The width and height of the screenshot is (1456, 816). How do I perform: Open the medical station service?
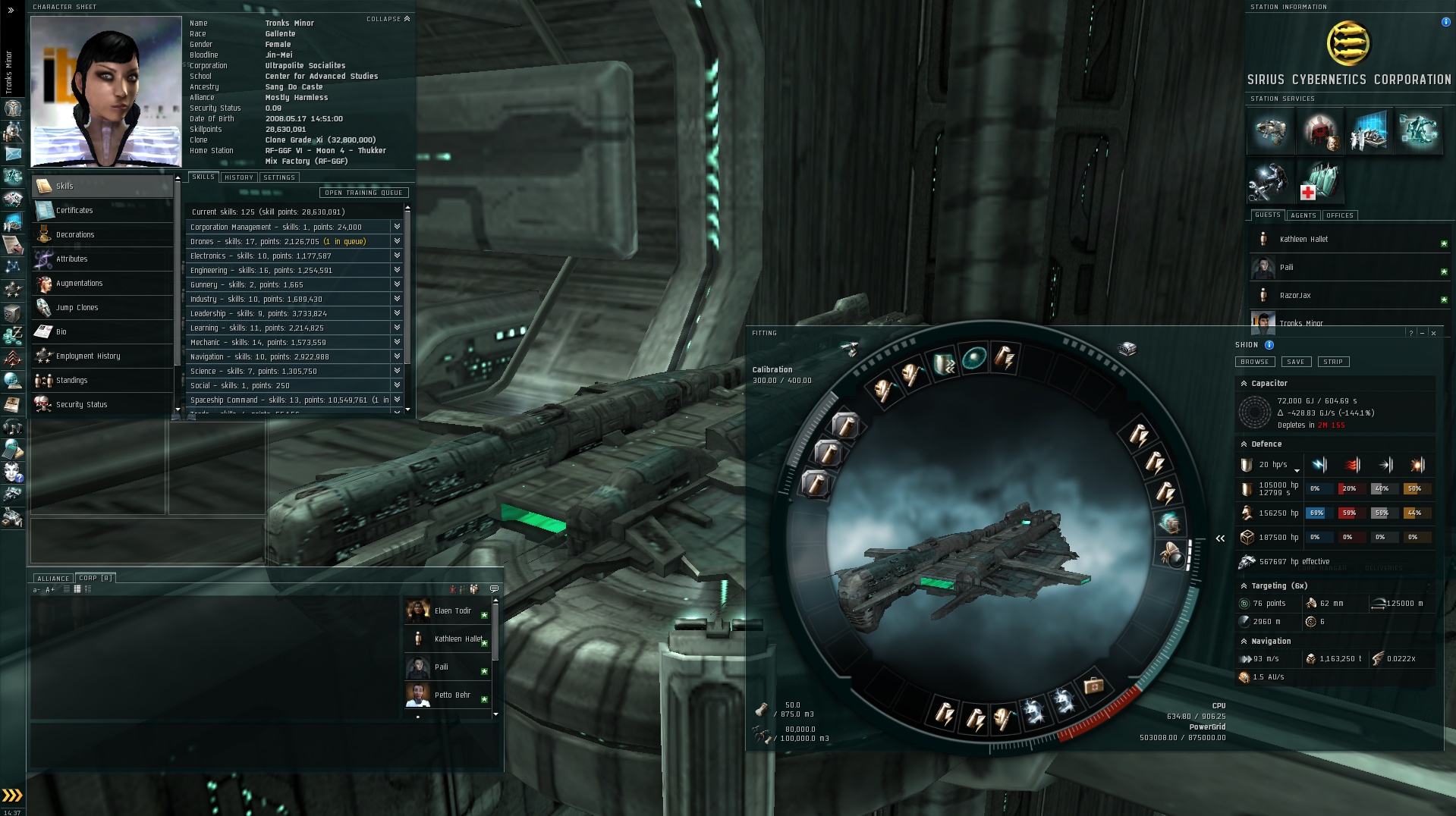click(x=1319, y=181)
